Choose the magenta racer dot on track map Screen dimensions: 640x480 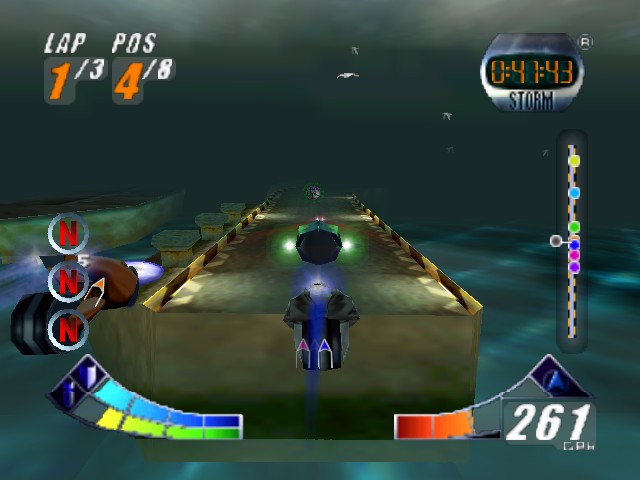(x=574, y=256)
